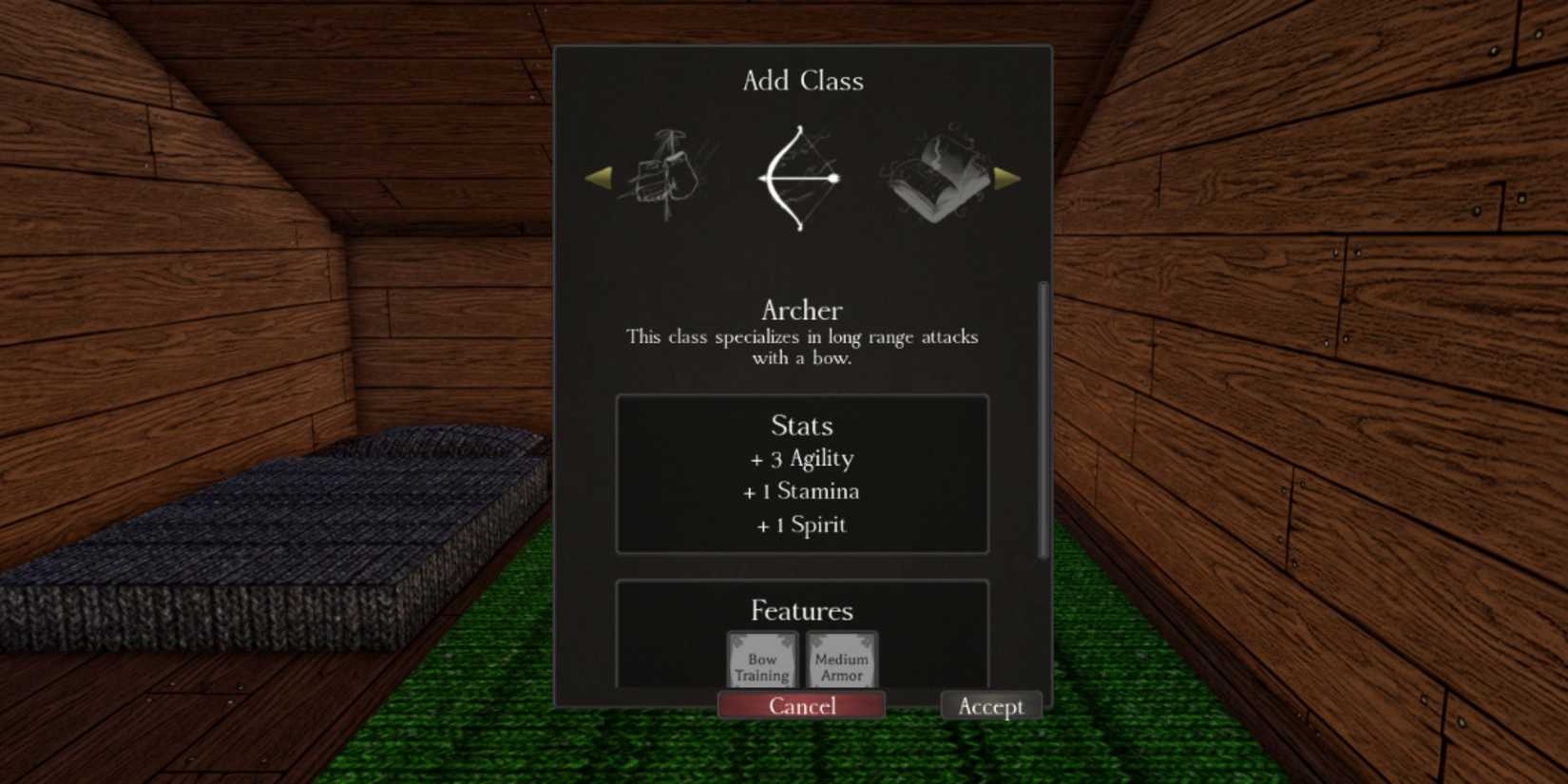Click the left yellow arrow to browse classes
The image size is (1568, 784).
tap(602, 179)
